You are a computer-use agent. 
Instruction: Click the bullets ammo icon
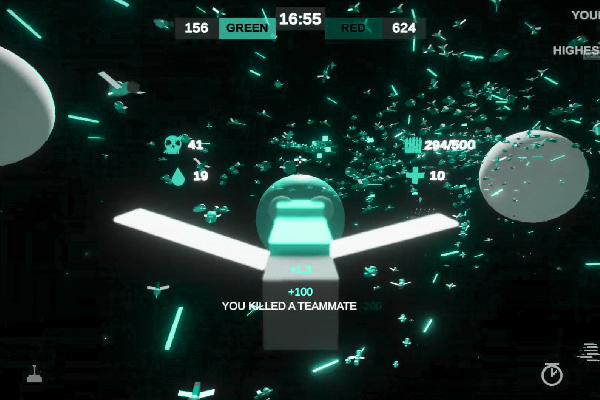pyautogui.click(x=412, y=146)
